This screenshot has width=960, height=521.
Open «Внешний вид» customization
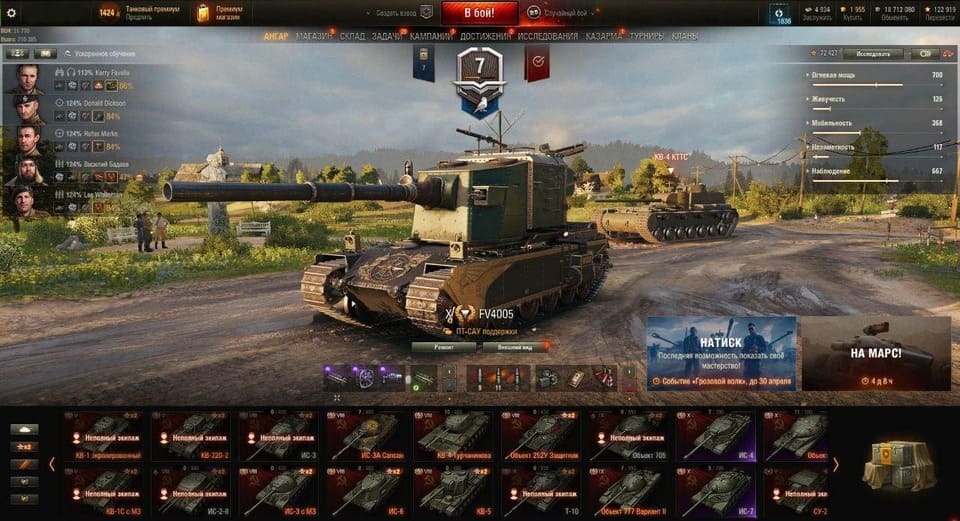coord(515,347)
